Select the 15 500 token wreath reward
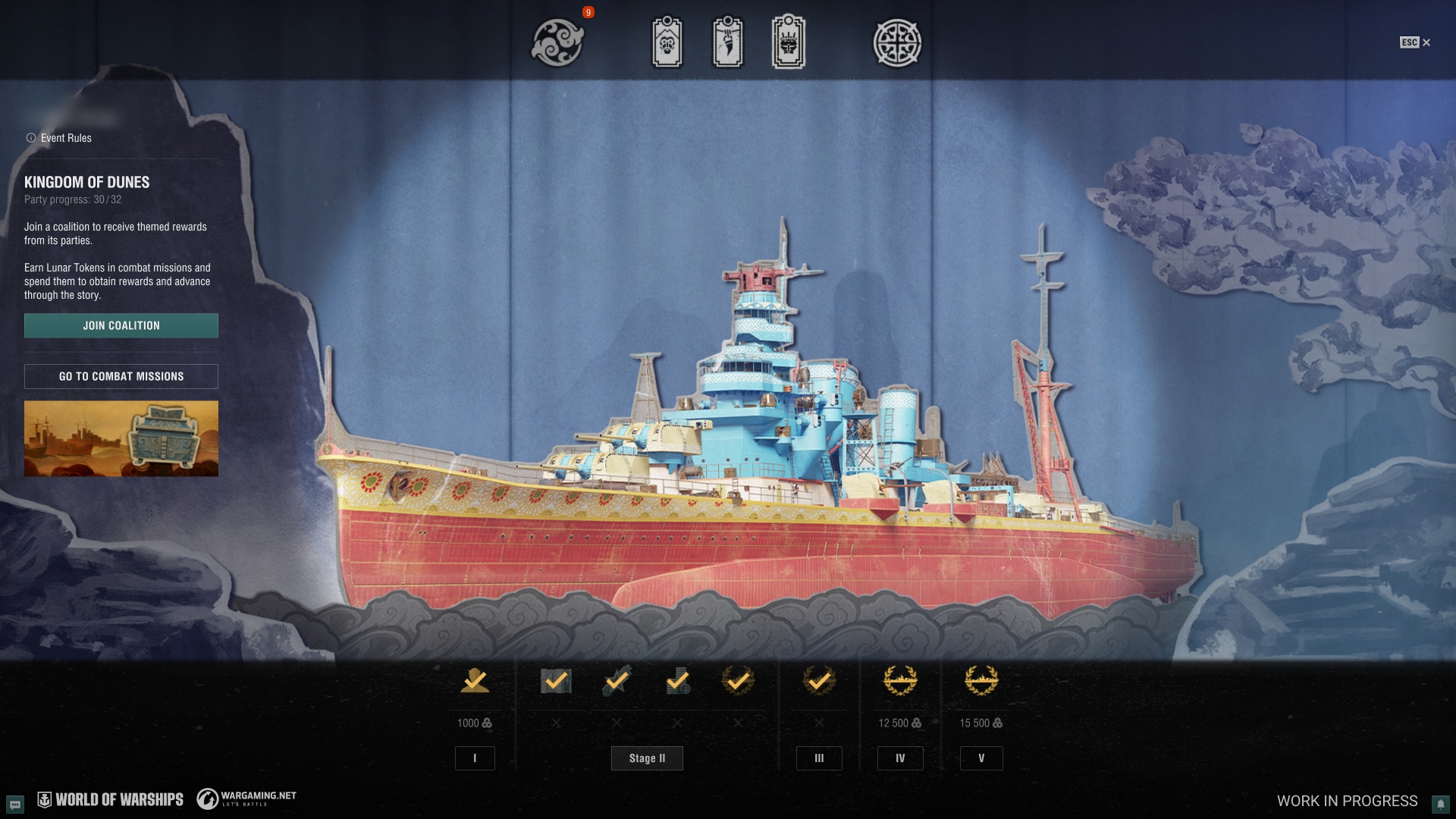The image size is (1456, 819). click(981, 681)
